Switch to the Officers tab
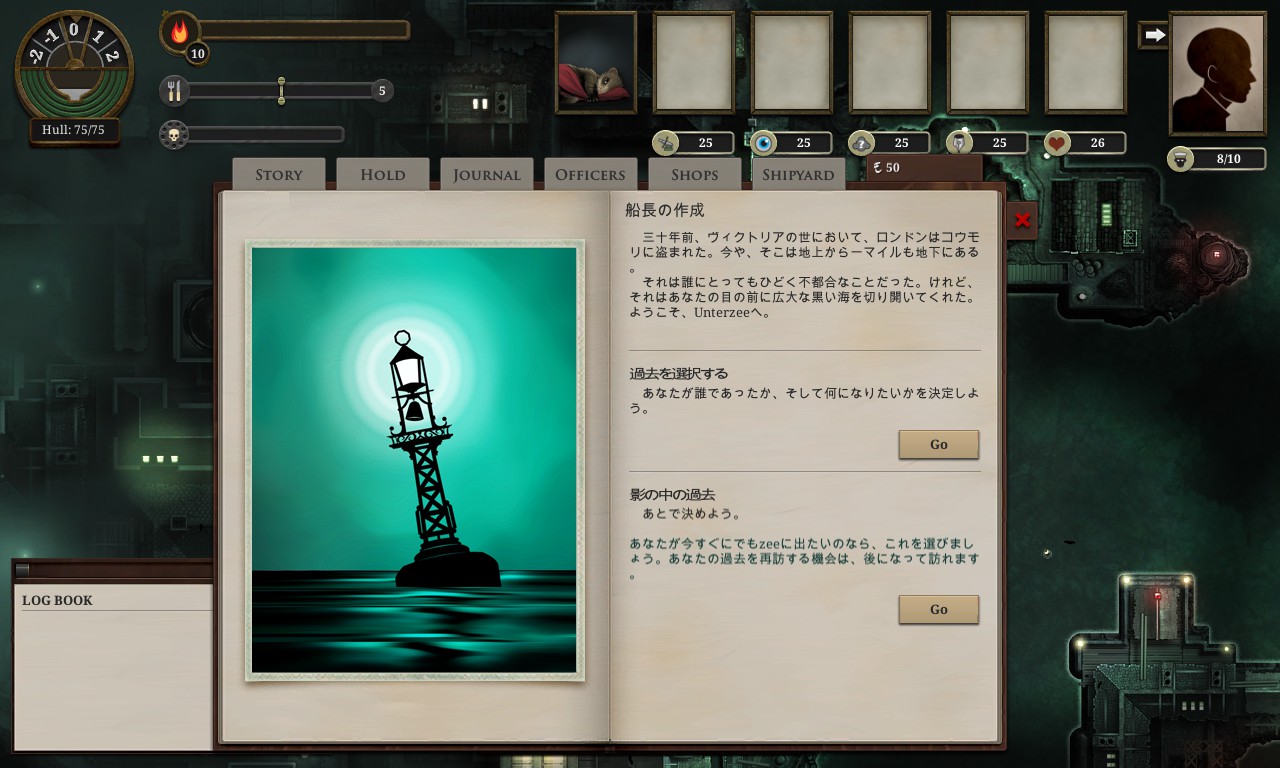This screenshot has width=1280, height=768. coord(590,174)
